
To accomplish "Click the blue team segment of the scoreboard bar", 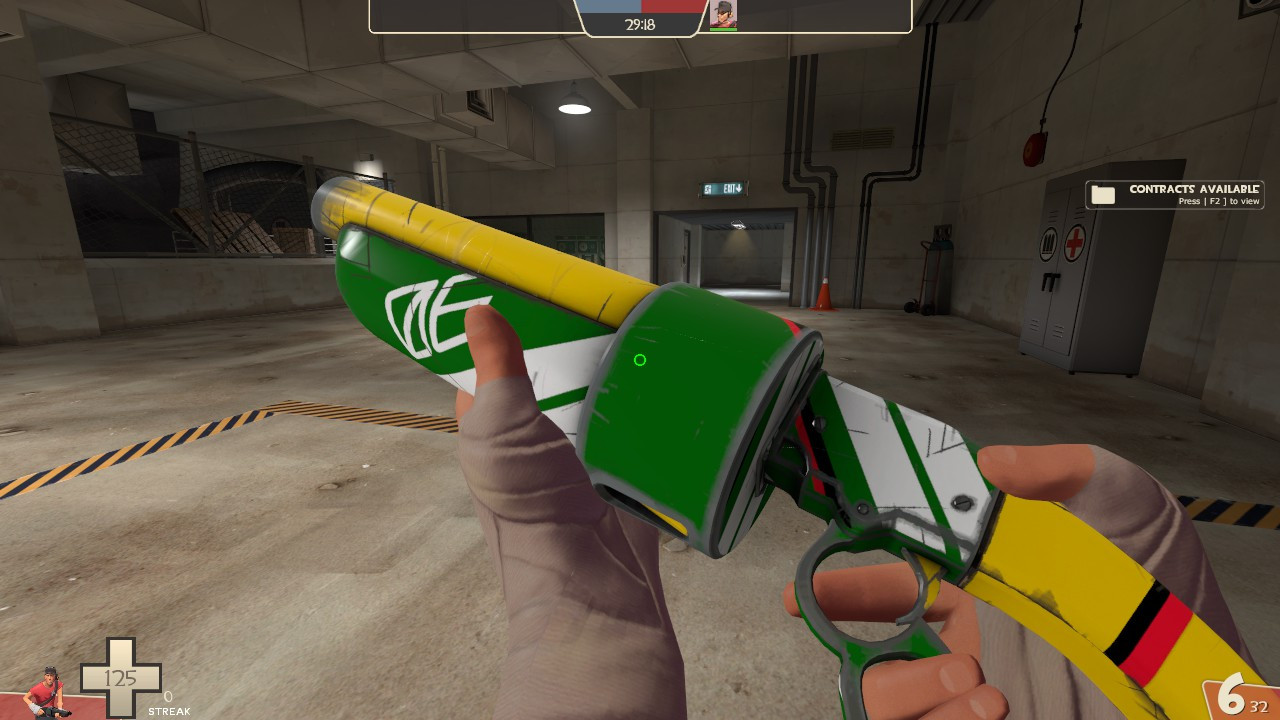I will point(610,7).
